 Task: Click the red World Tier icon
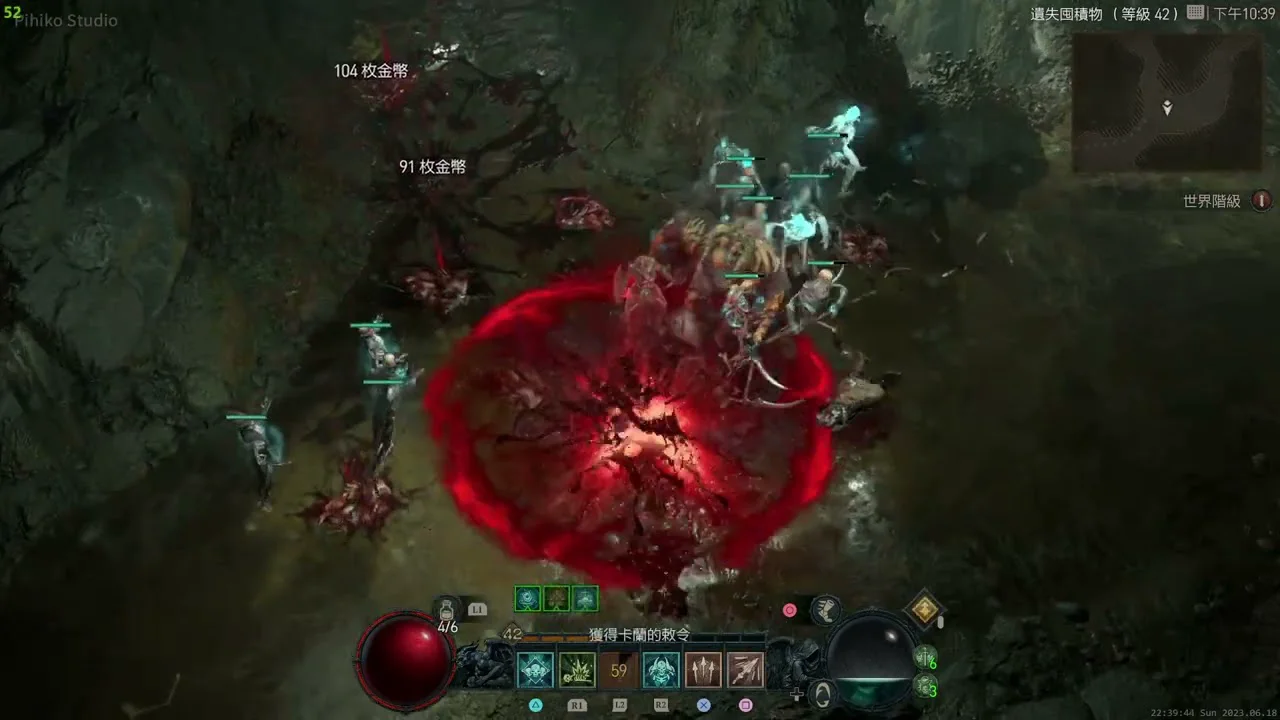[1262, 201]
